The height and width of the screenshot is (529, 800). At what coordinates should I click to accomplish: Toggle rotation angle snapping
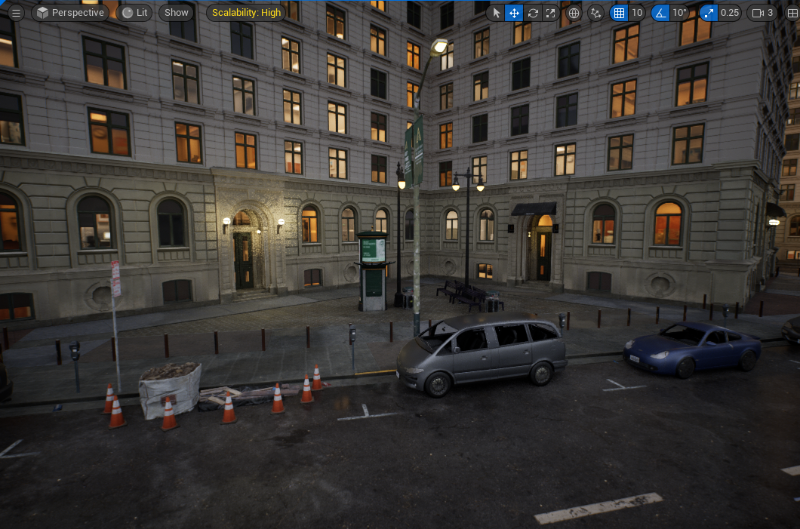click(x=661, y=13)
